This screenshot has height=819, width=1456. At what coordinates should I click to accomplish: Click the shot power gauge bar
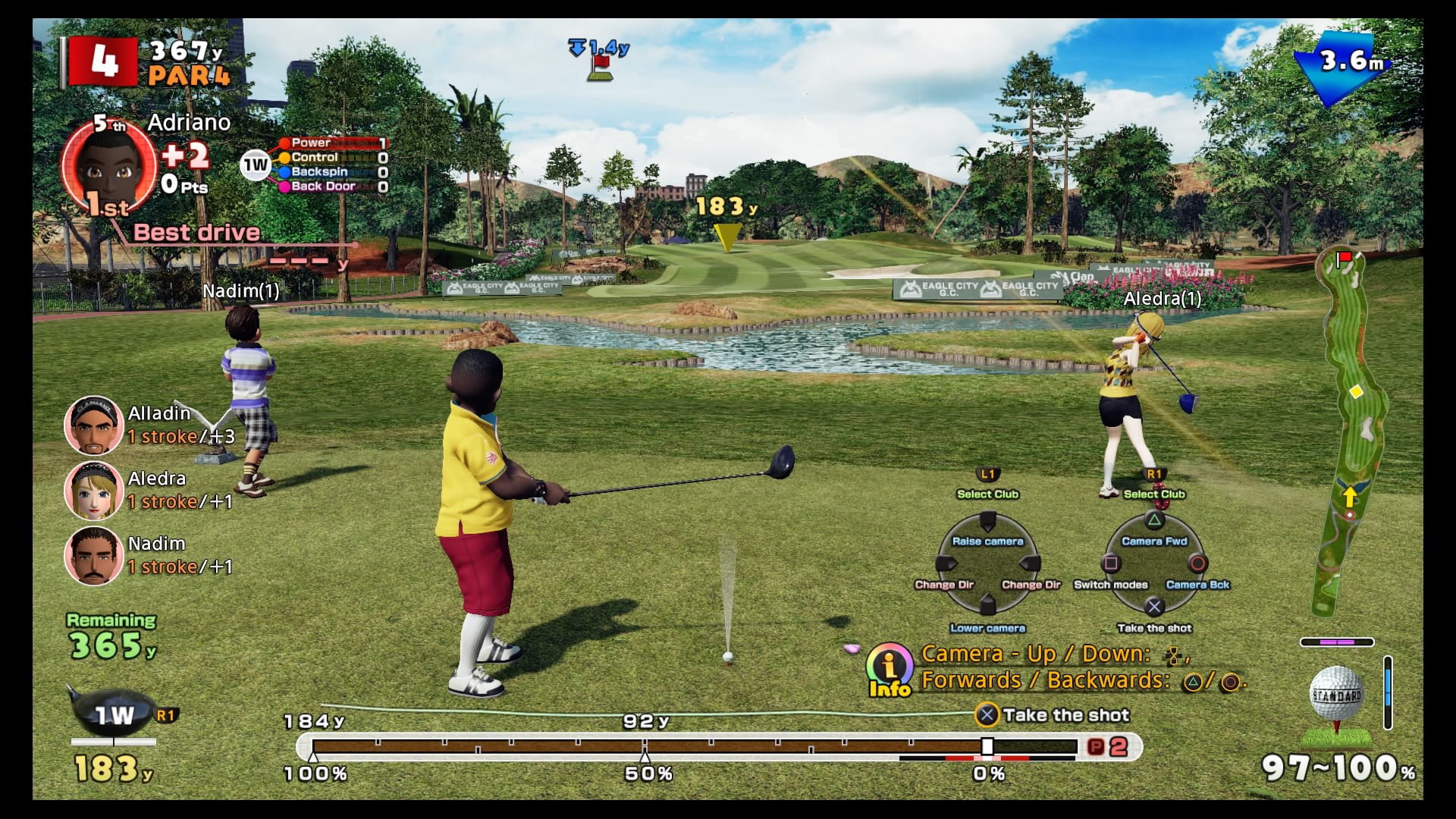click(694, 747)
